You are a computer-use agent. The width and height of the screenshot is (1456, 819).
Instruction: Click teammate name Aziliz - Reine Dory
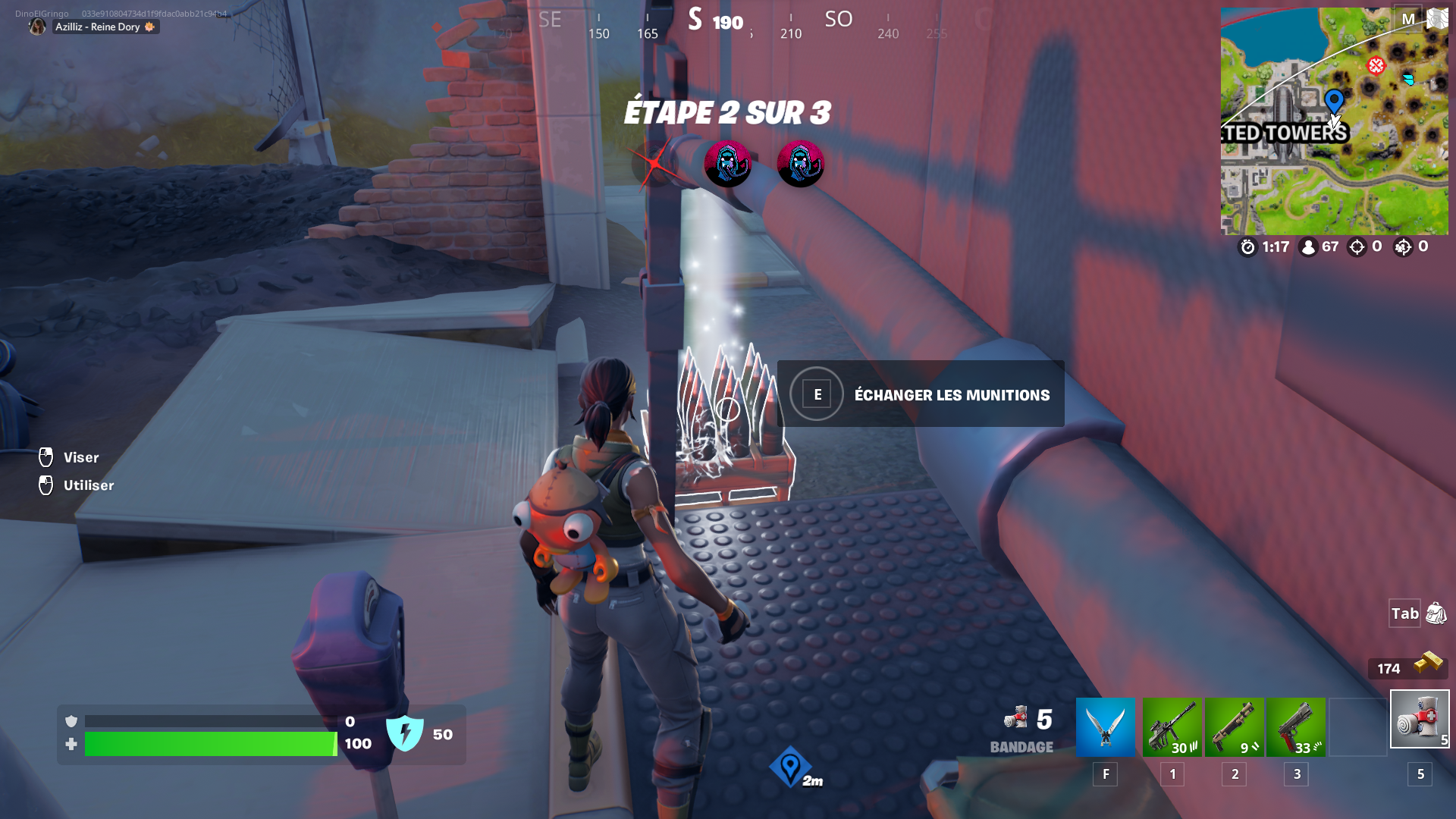point(99,27)
